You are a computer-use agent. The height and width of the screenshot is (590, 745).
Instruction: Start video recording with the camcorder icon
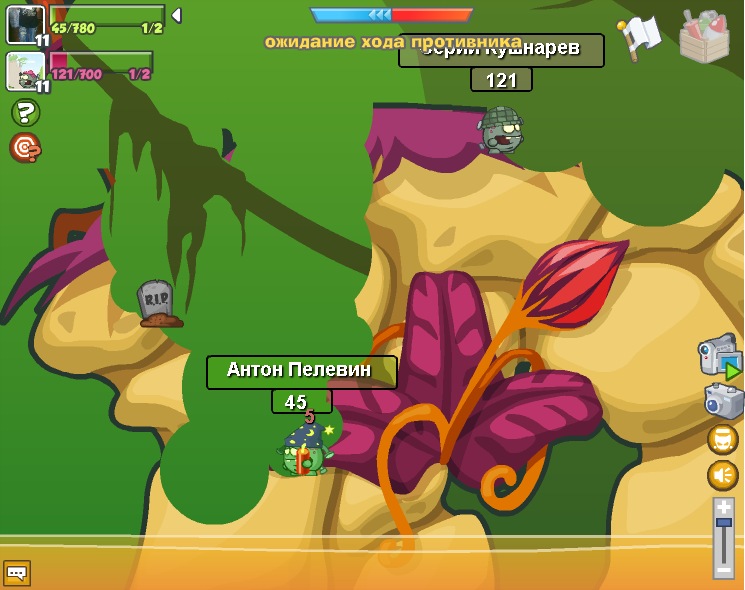coord(719,357)
